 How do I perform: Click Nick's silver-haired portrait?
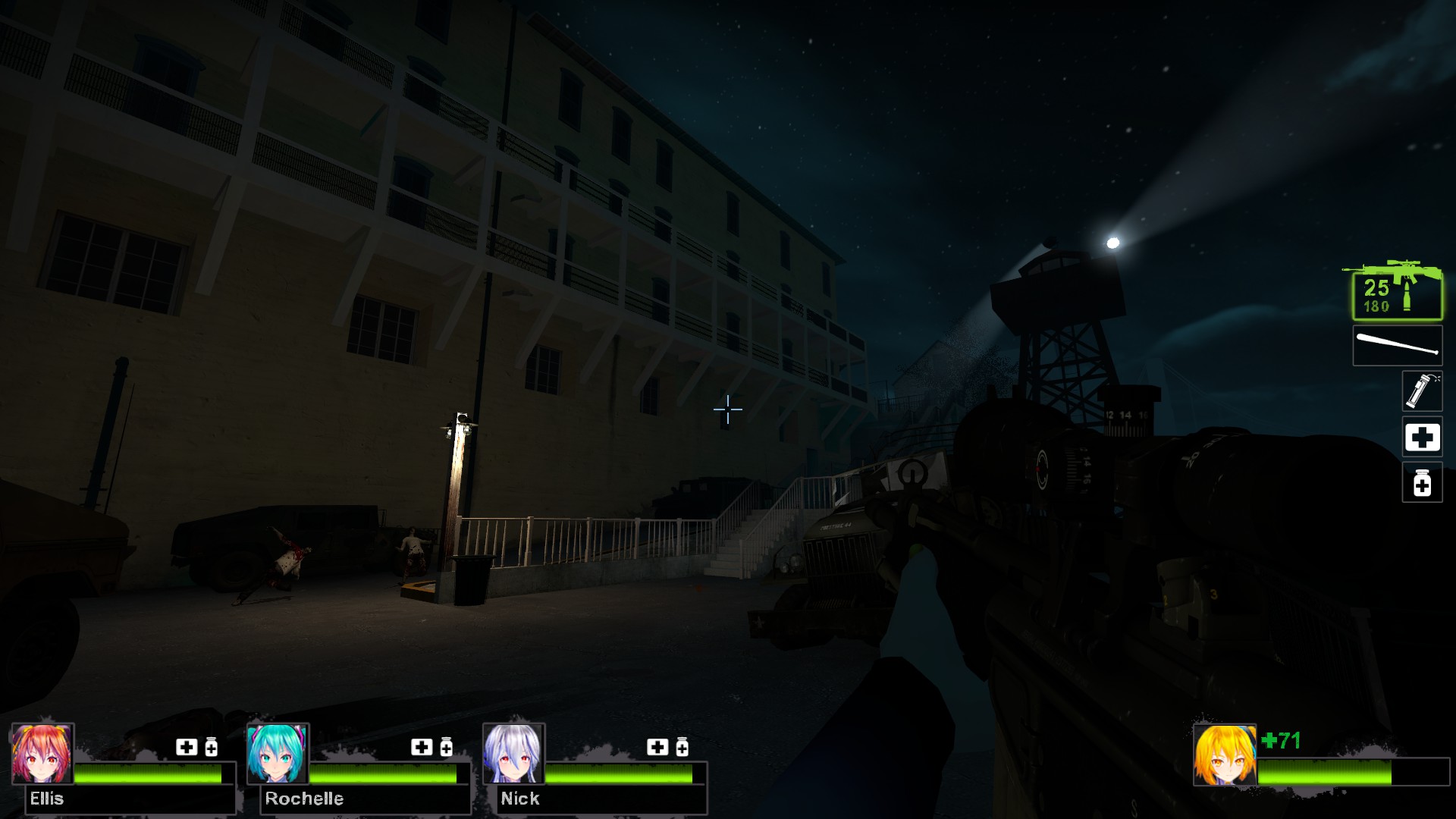pyautogui.click(x=513, y=754)
